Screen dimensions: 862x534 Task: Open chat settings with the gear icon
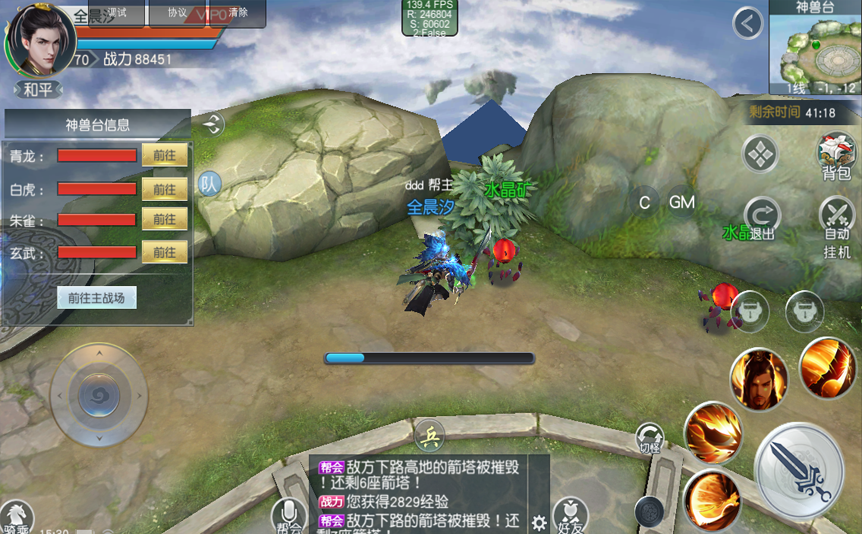(x=539, y=522)
